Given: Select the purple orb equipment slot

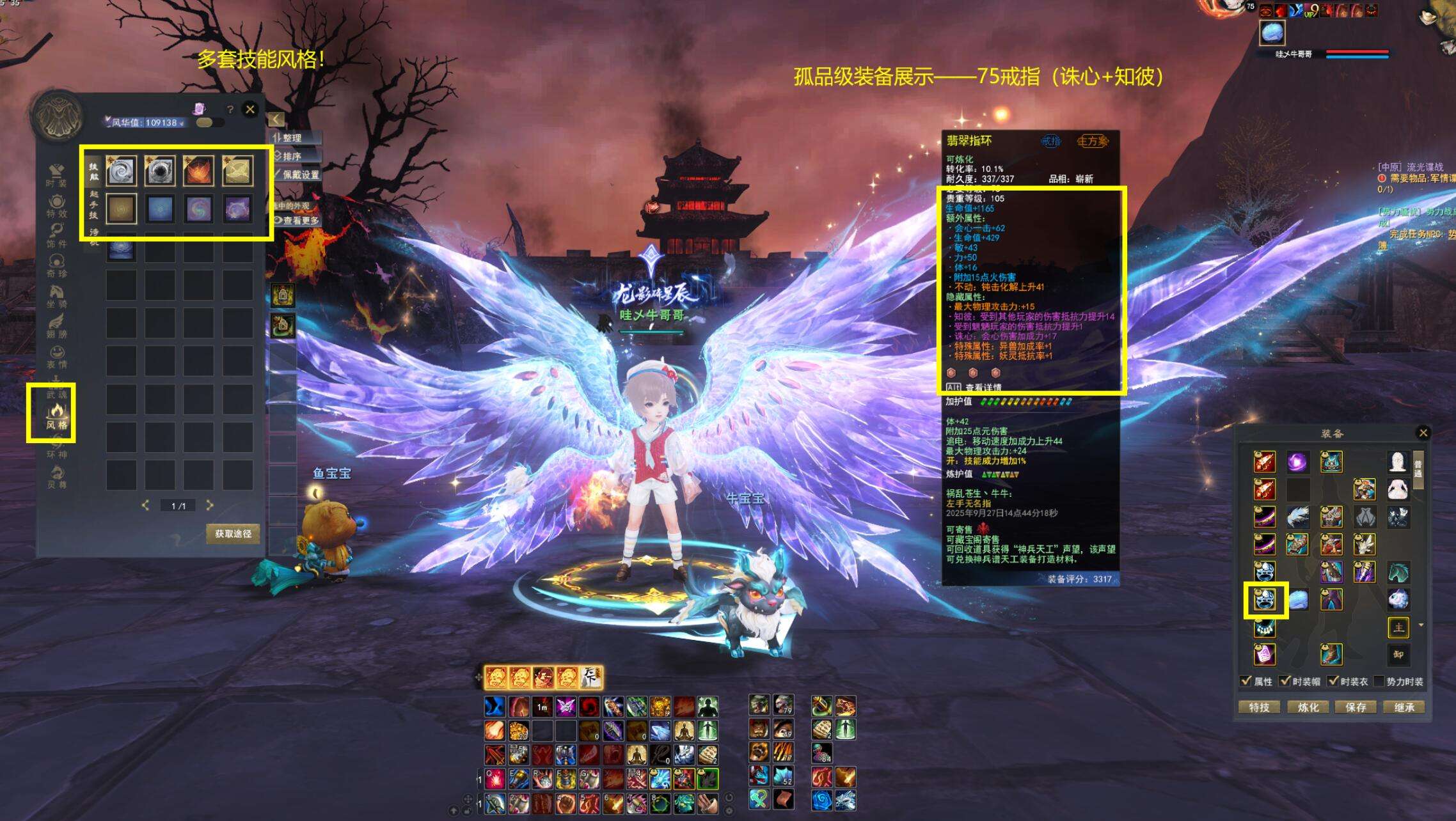Looking at the screenshot, I should tap(1297, 462).
